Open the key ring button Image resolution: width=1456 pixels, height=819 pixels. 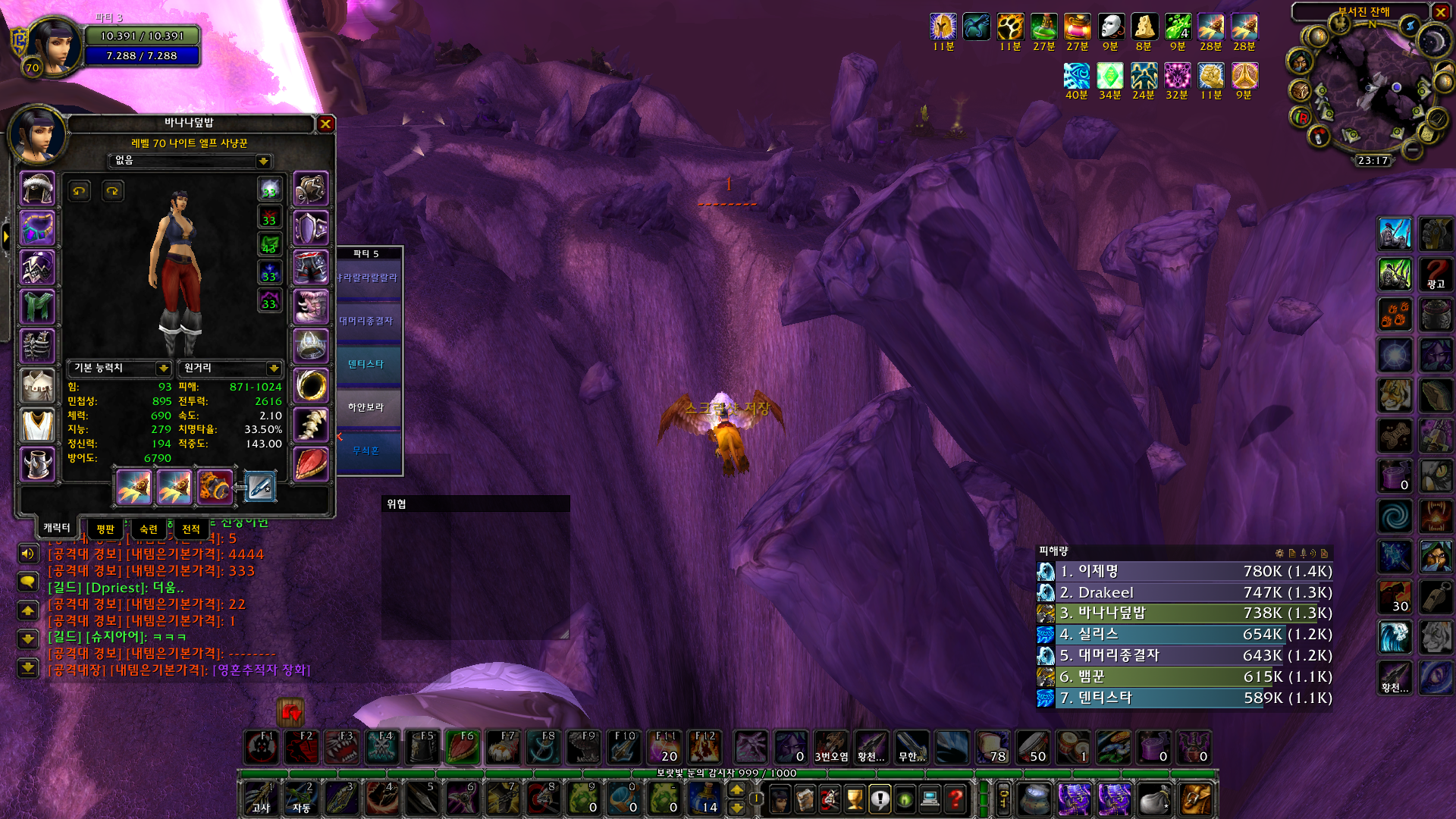[x=1003, y=799]
